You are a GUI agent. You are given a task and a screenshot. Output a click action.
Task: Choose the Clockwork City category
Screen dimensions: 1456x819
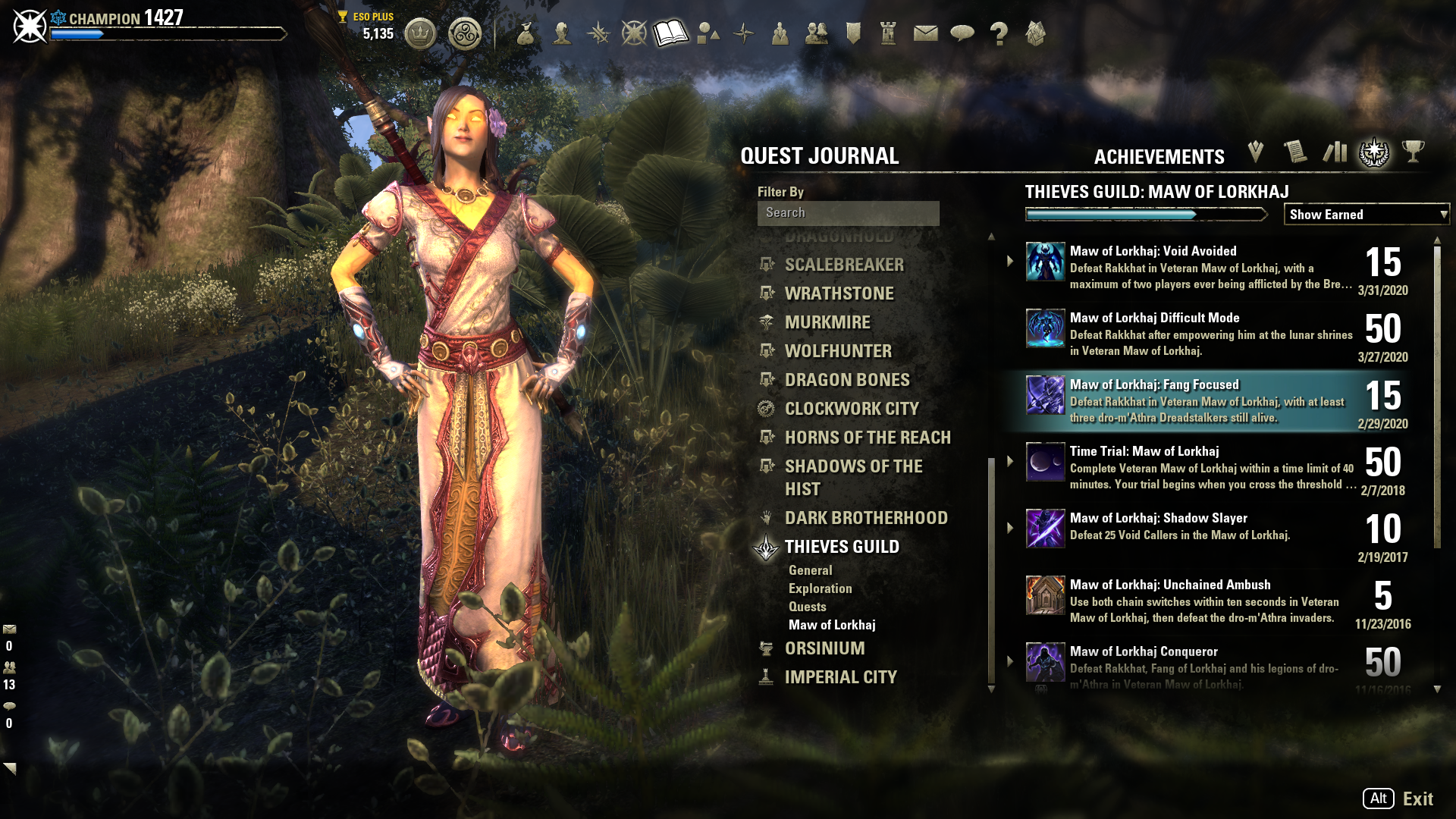[x=852, y=409]
